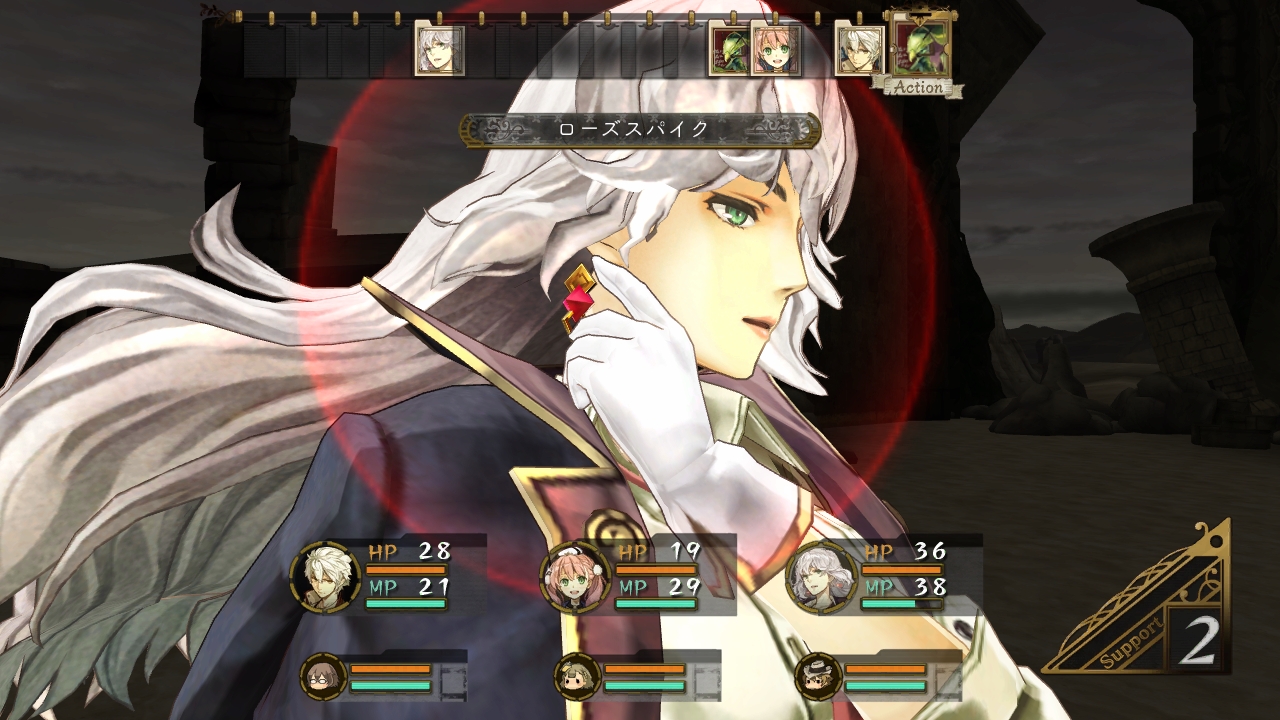Click the Support gauge counter

click(1196, 638)
